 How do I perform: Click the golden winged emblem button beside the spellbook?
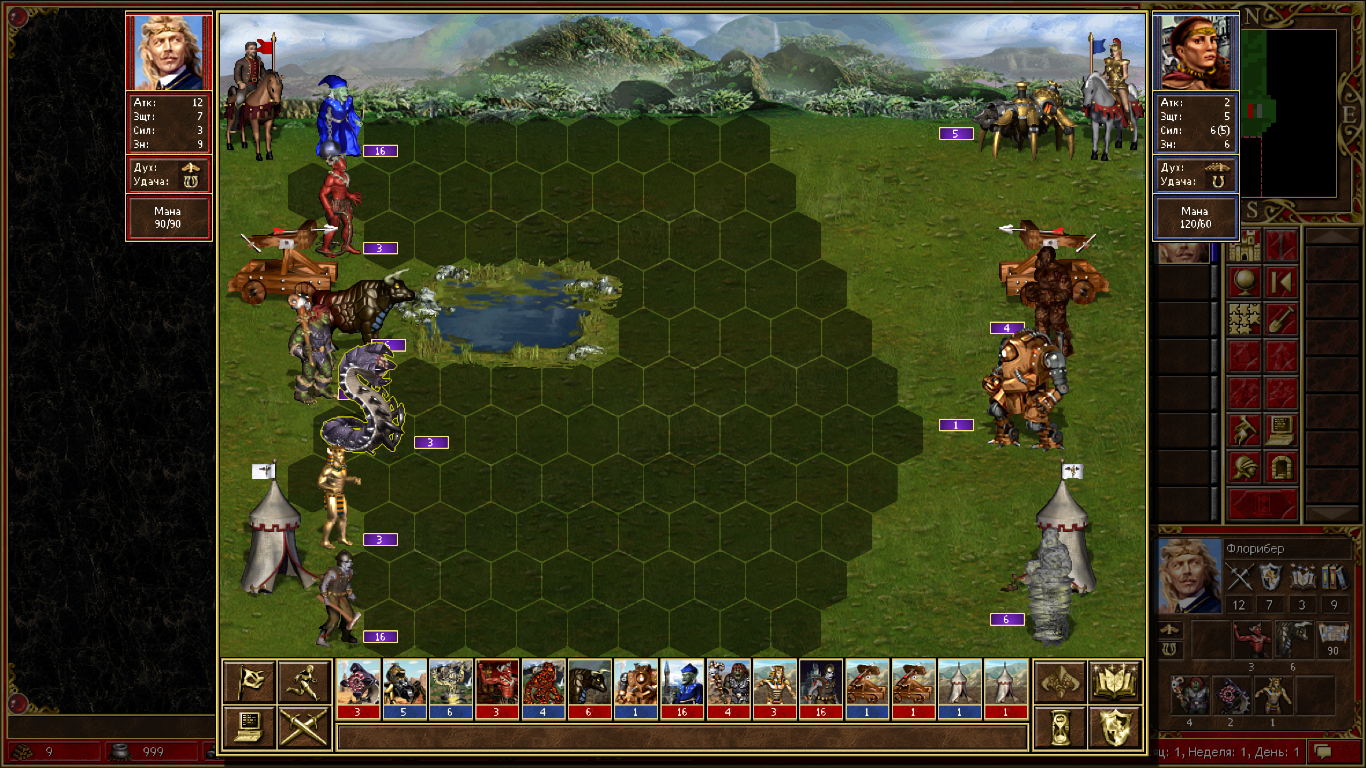(1060, 682)
